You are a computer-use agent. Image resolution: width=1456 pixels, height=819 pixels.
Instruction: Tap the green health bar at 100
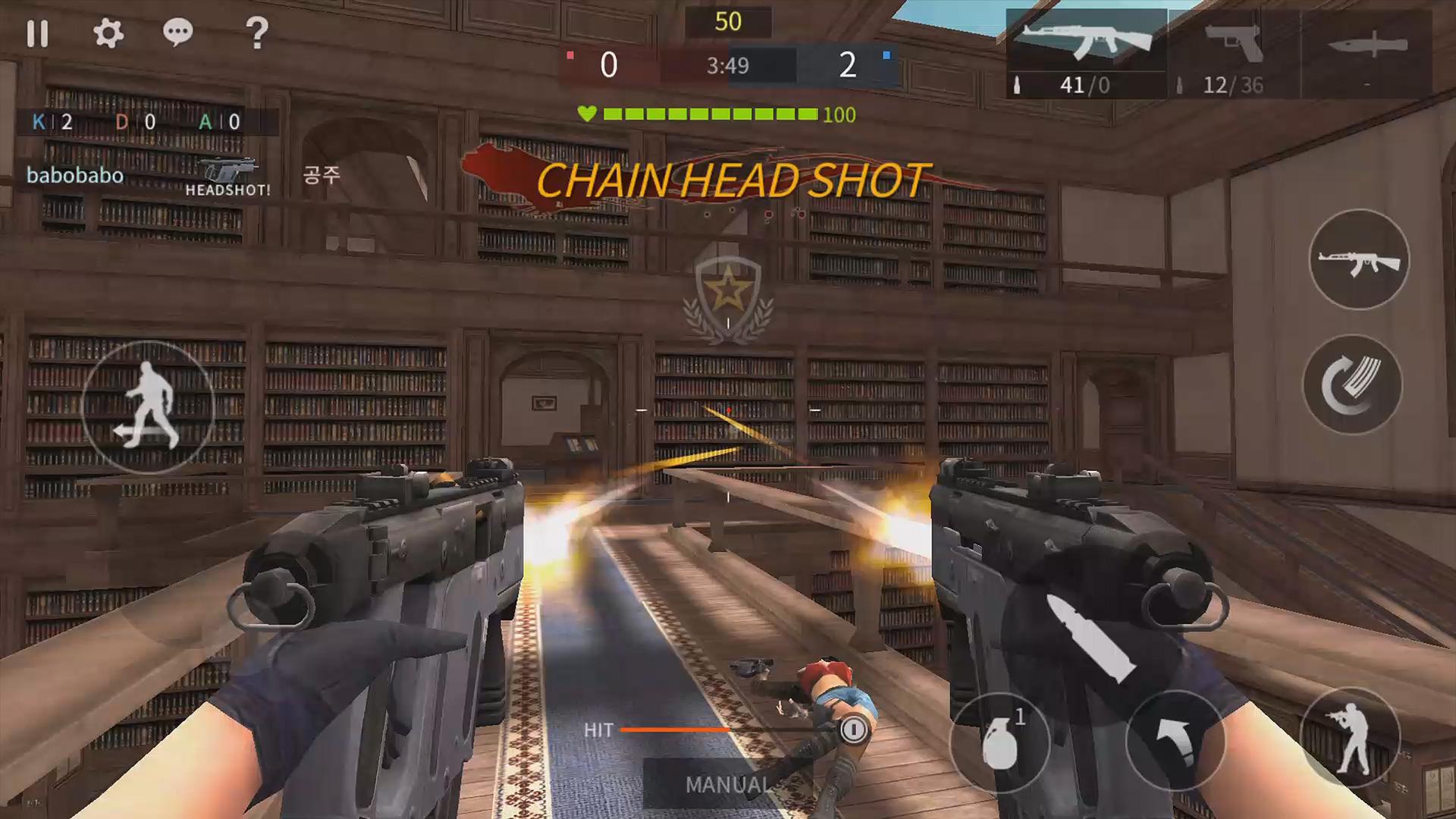coord(709,114)
